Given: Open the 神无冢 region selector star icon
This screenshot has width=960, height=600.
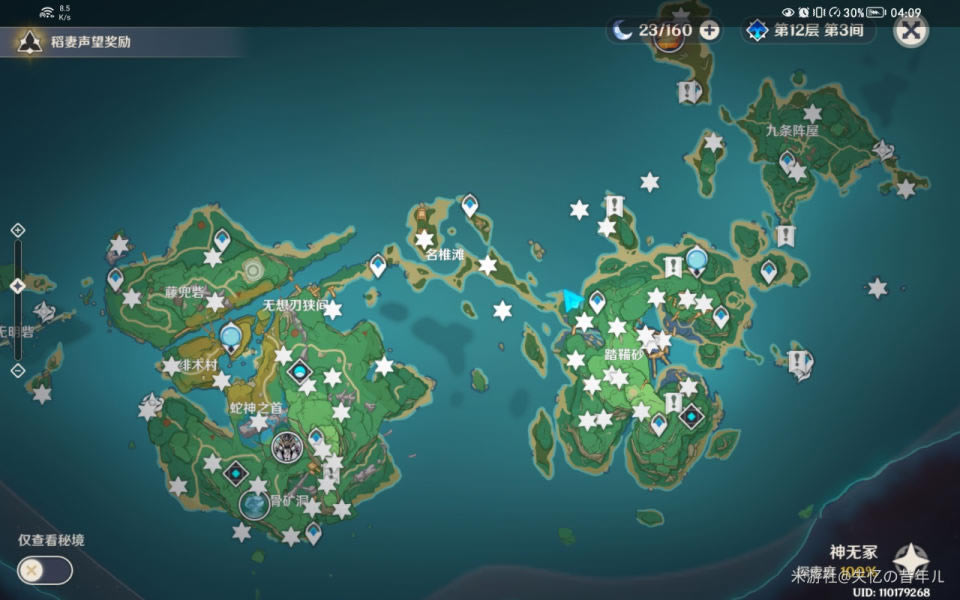Looking at the screenshot, I should 911,561.
